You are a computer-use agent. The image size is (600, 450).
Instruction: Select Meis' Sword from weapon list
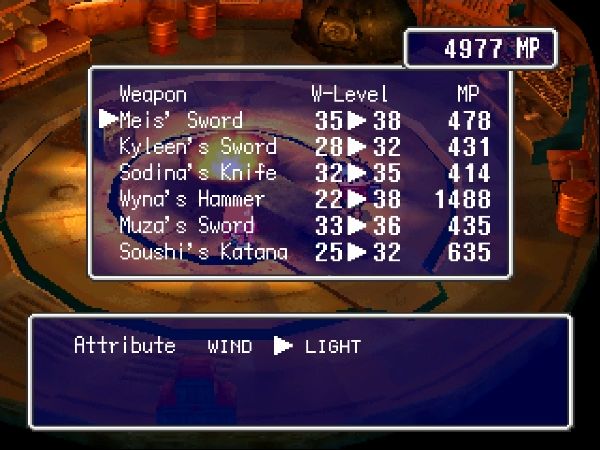click(181, 121)
